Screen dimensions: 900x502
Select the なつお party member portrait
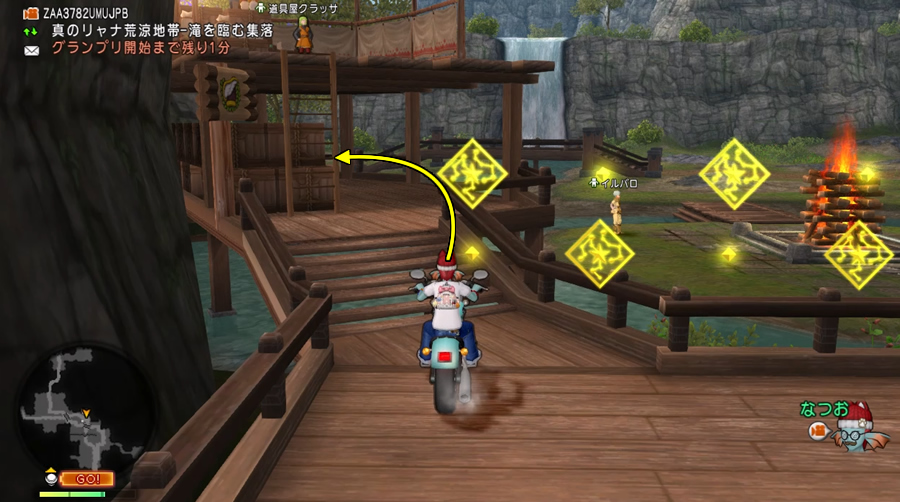pyautogui.click(x=852, y=430)
